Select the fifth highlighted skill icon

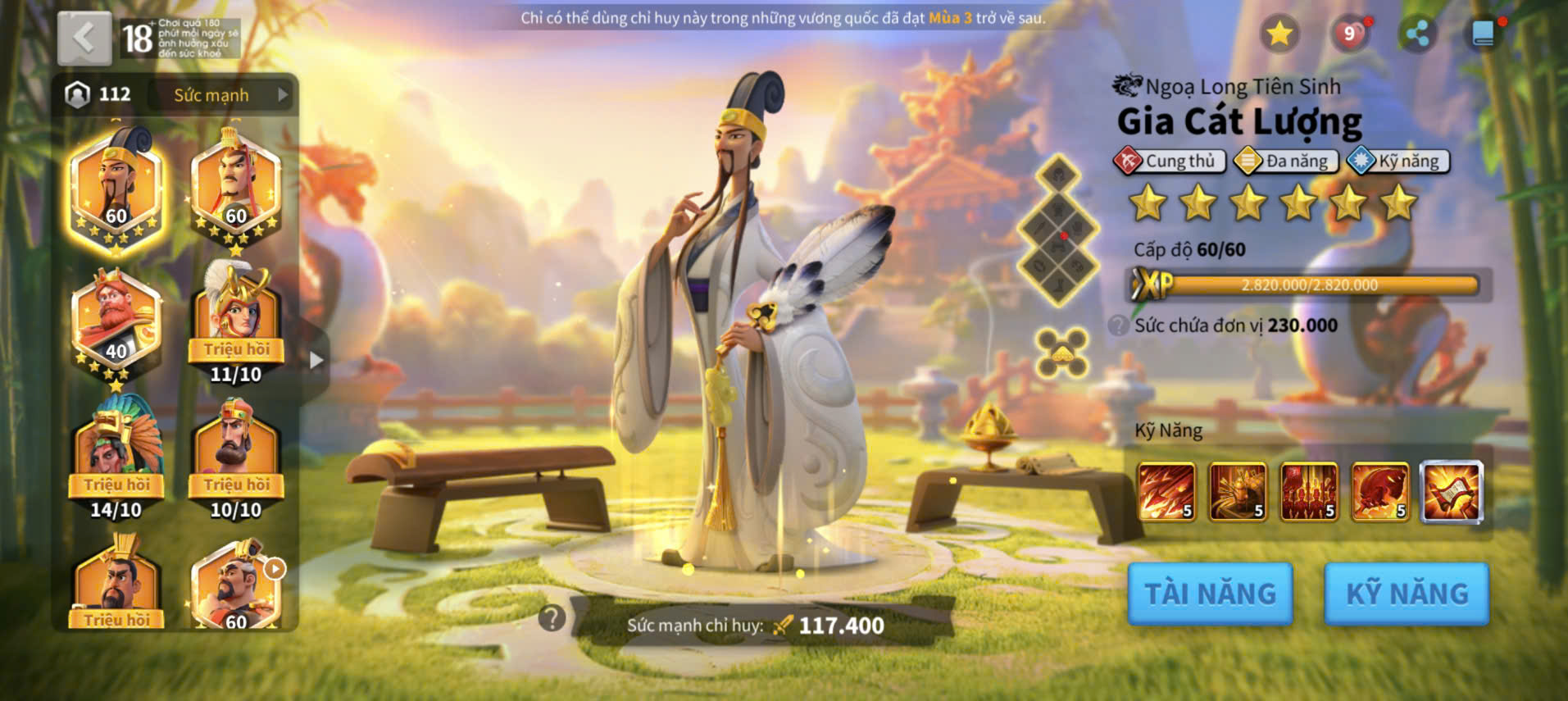[x=1451, y=491]
